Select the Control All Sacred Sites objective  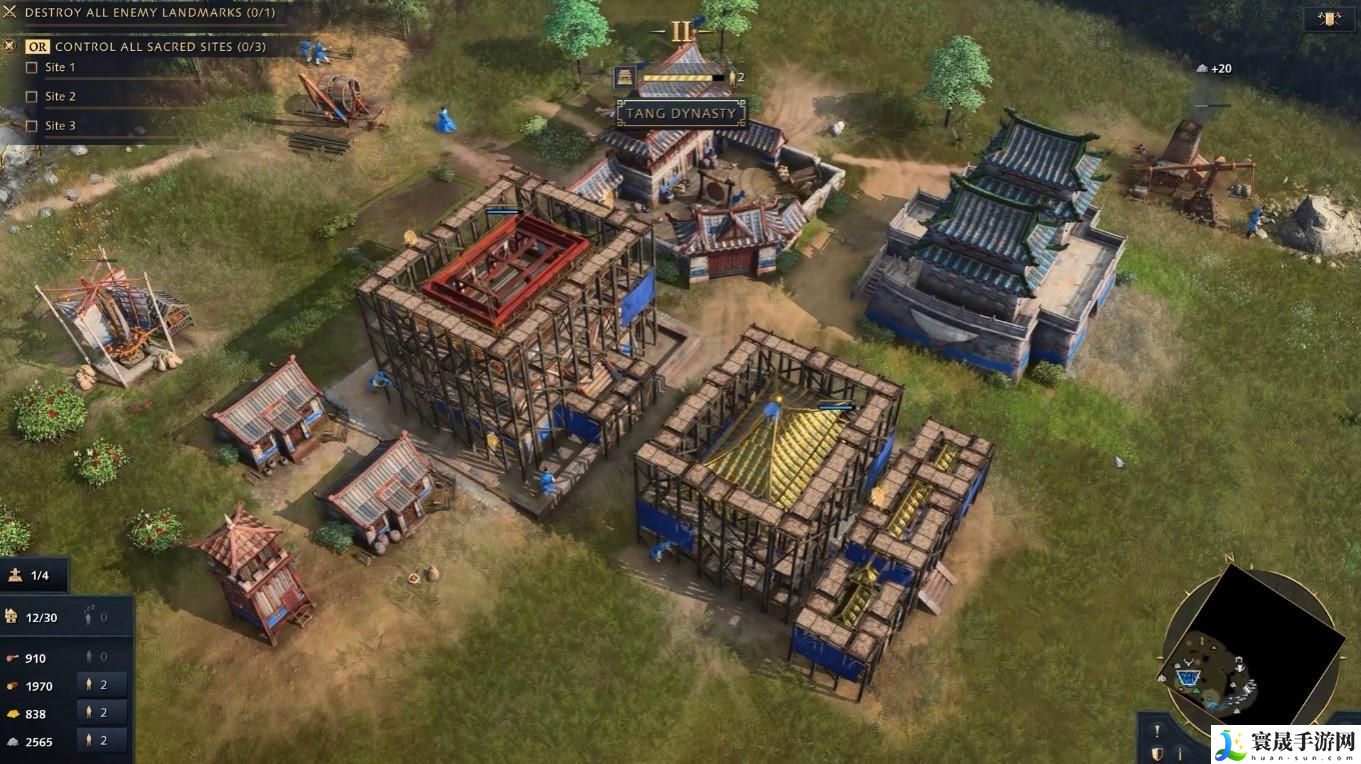[x=158, y=46]
